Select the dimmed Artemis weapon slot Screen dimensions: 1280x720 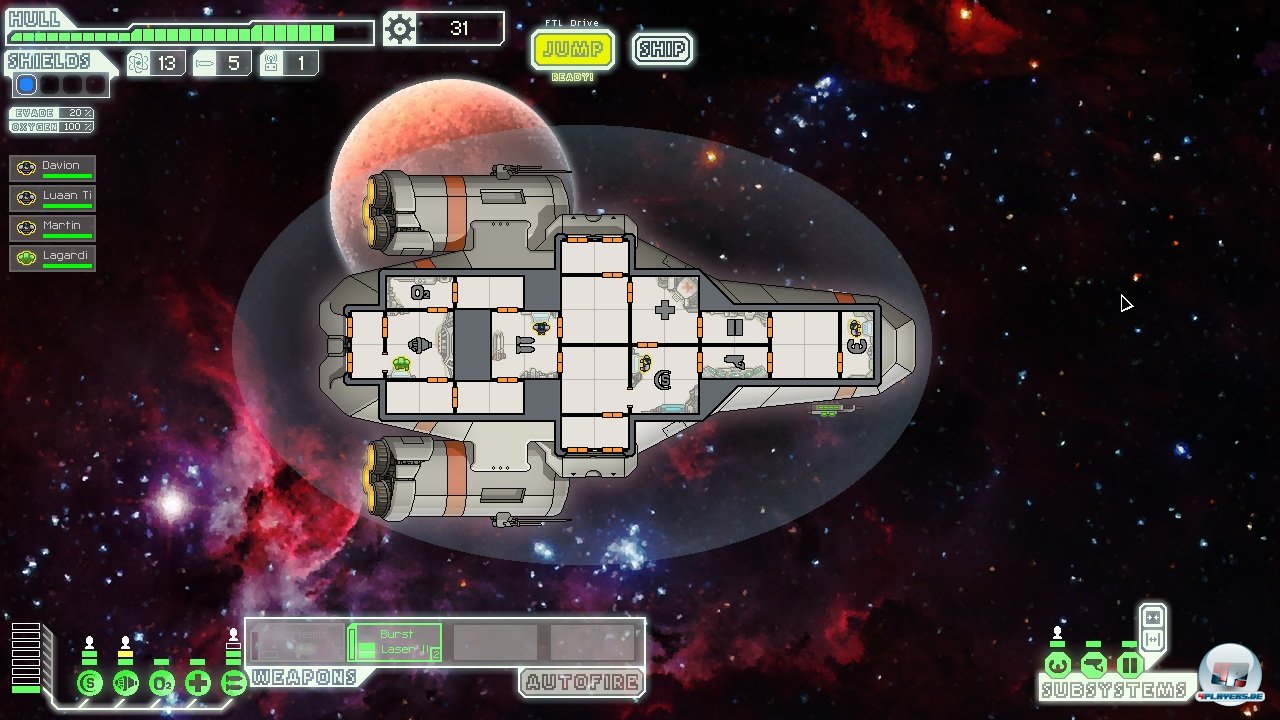[x=297, y=642]
